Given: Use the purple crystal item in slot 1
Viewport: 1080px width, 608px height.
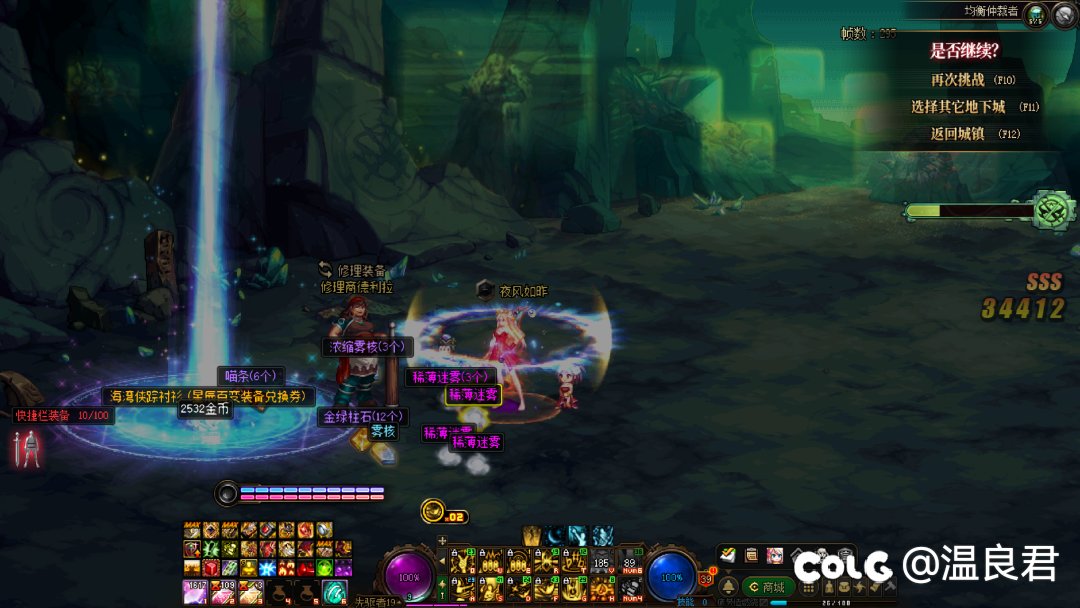Looking at the screenshot, I should (x=195, y=592).
